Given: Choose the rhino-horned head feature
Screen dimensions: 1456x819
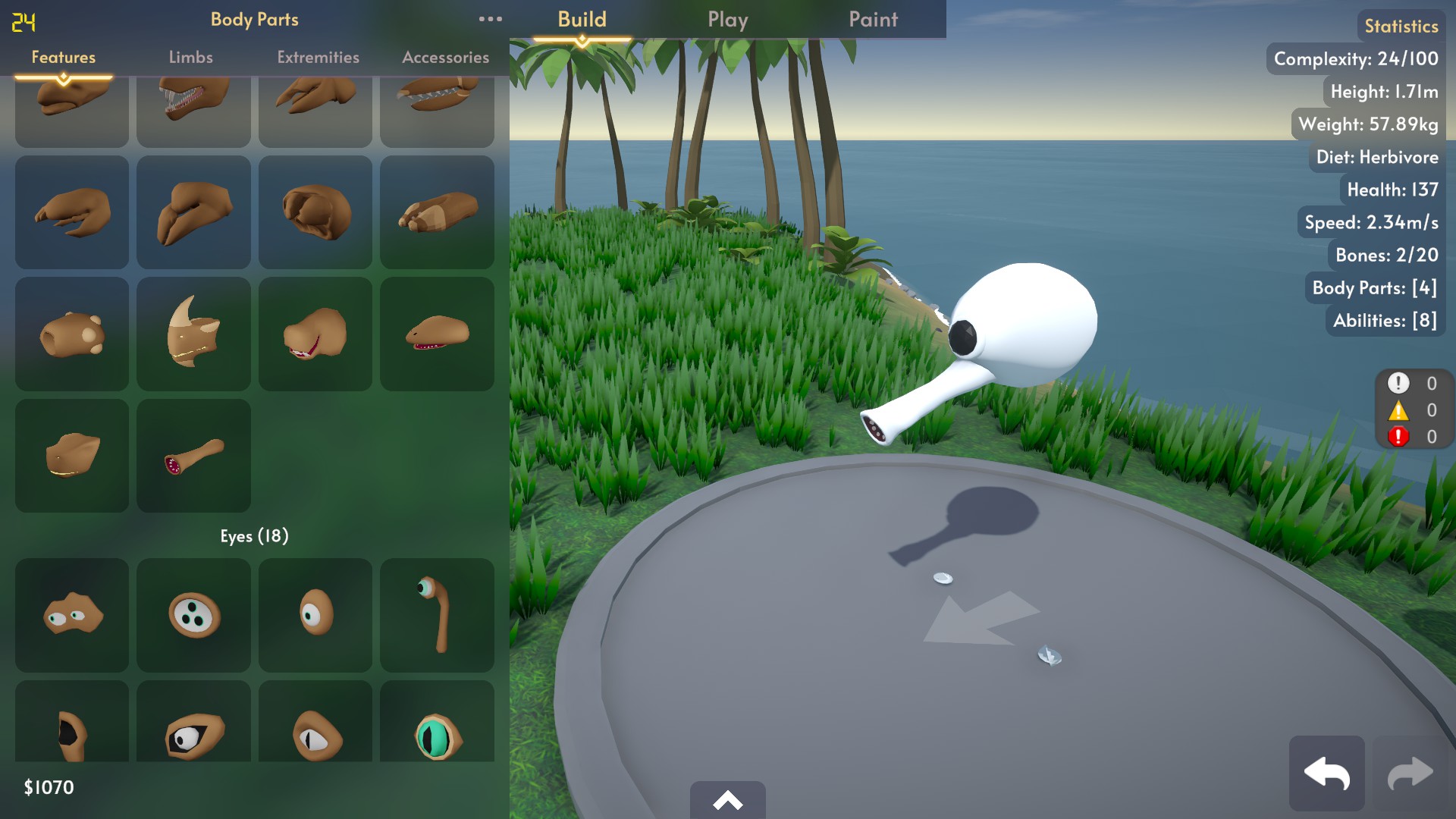Looking at the screenshot, I should tap(193, 334).
